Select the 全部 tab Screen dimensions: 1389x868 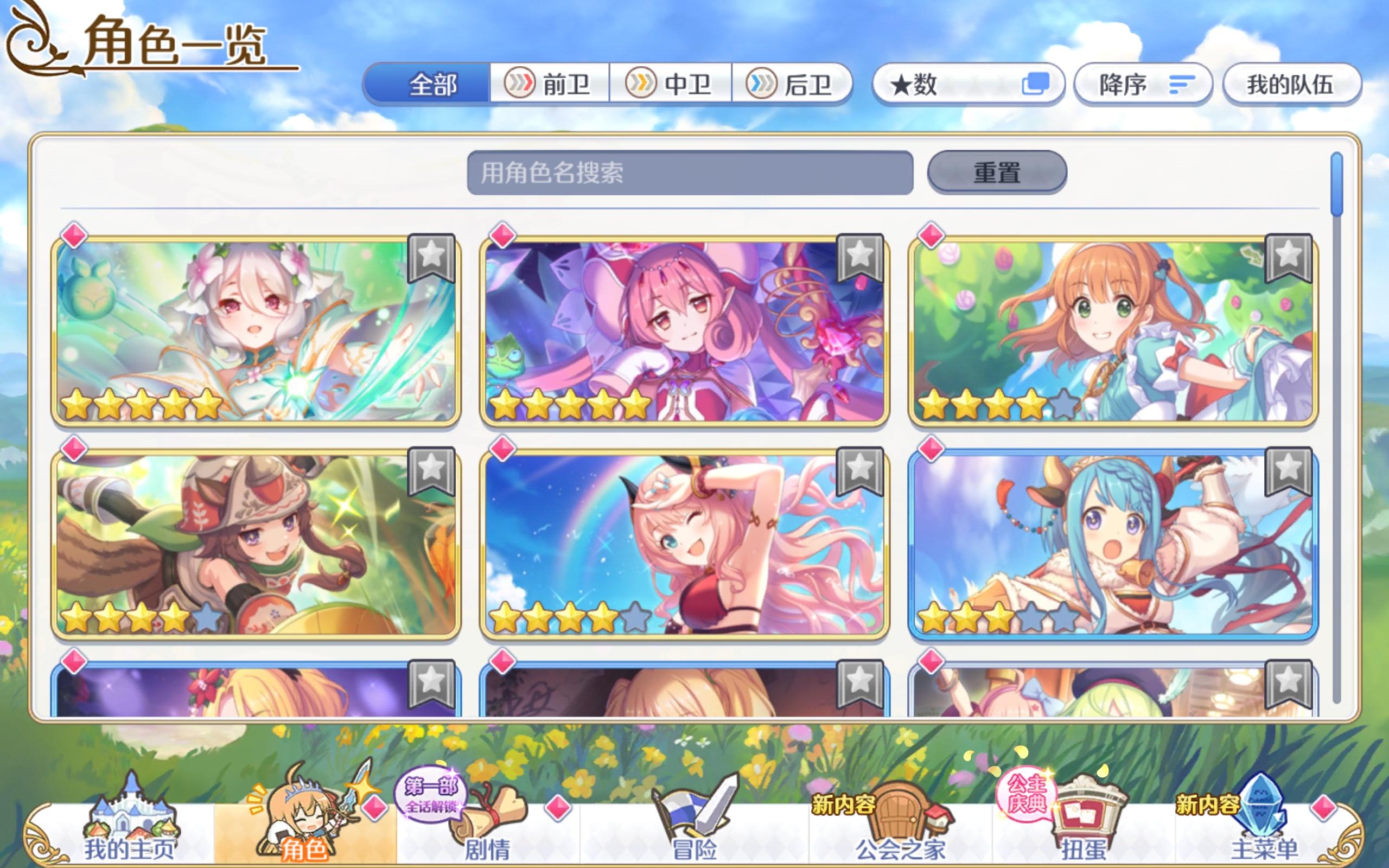[x=432, y=84]
